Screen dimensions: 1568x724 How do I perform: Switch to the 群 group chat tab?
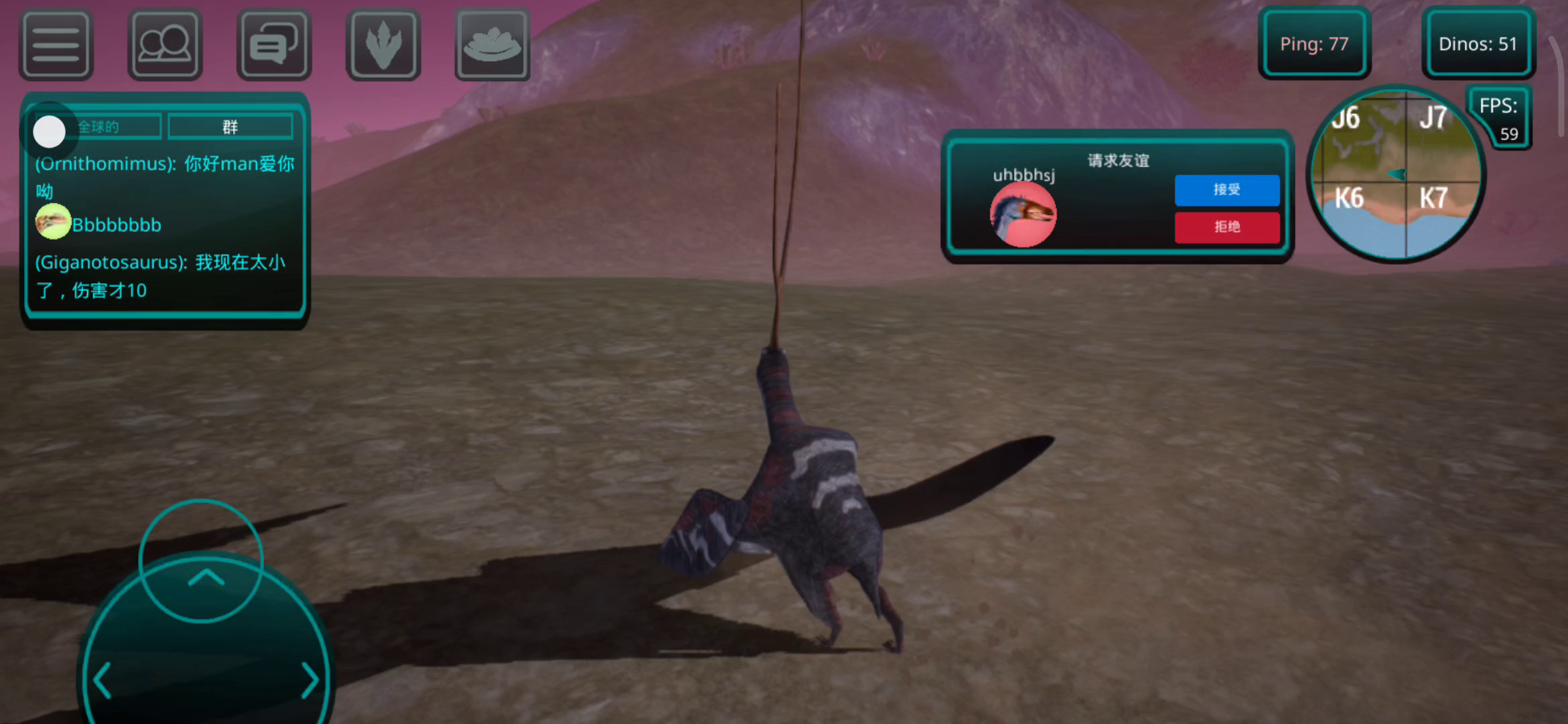click(x=230, y=127)
